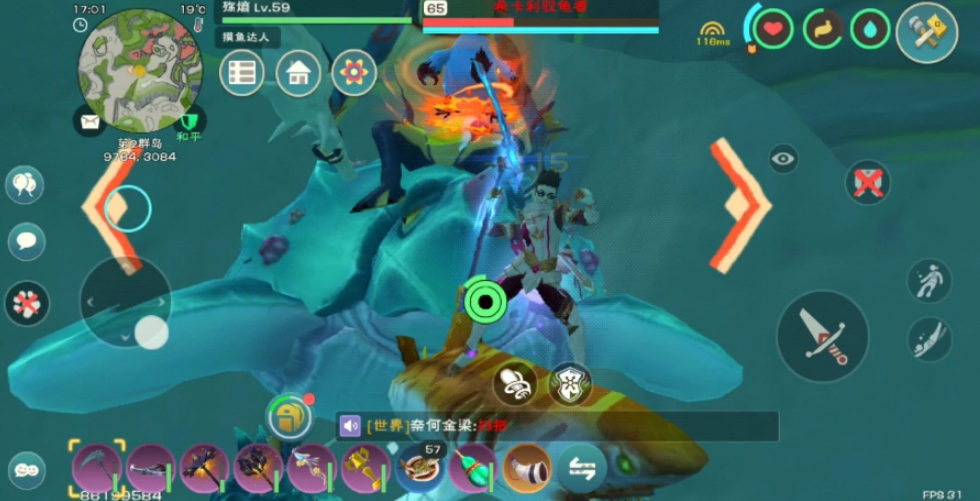Attack with the dagger button
Image resolution: width=980 pixels, height=501 pixels.
[822, 335]
